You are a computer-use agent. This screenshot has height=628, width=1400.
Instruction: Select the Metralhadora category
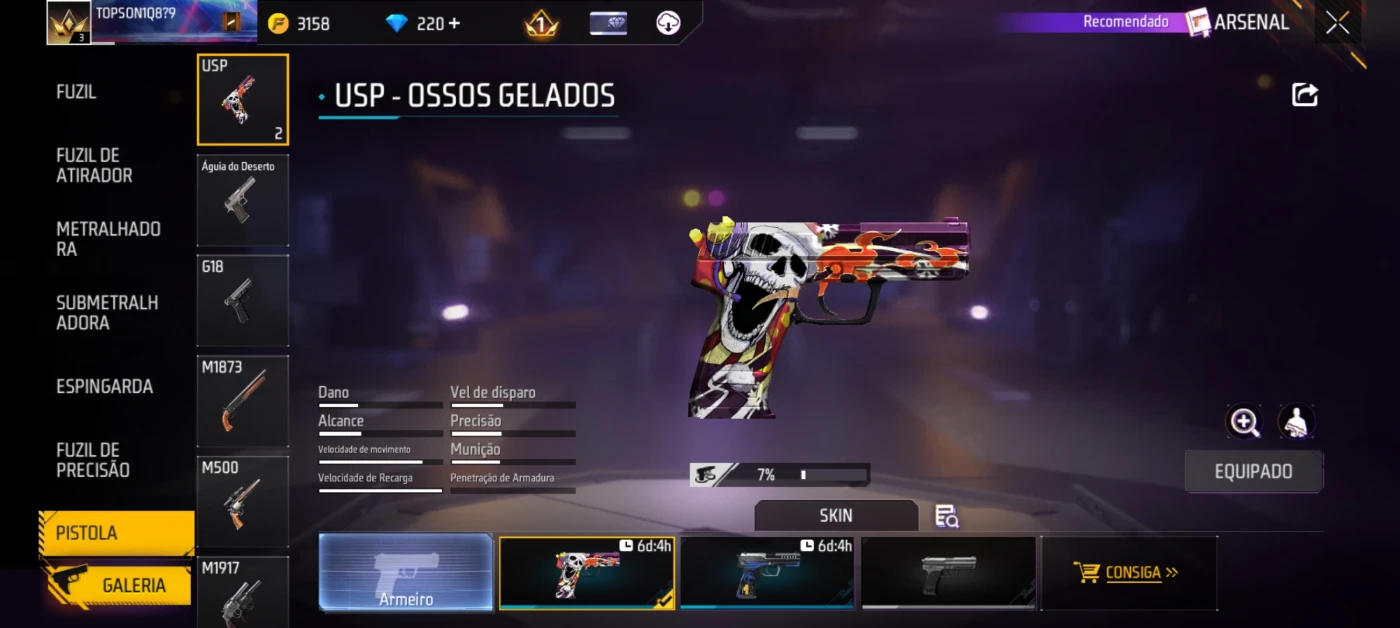coord(108,239)
